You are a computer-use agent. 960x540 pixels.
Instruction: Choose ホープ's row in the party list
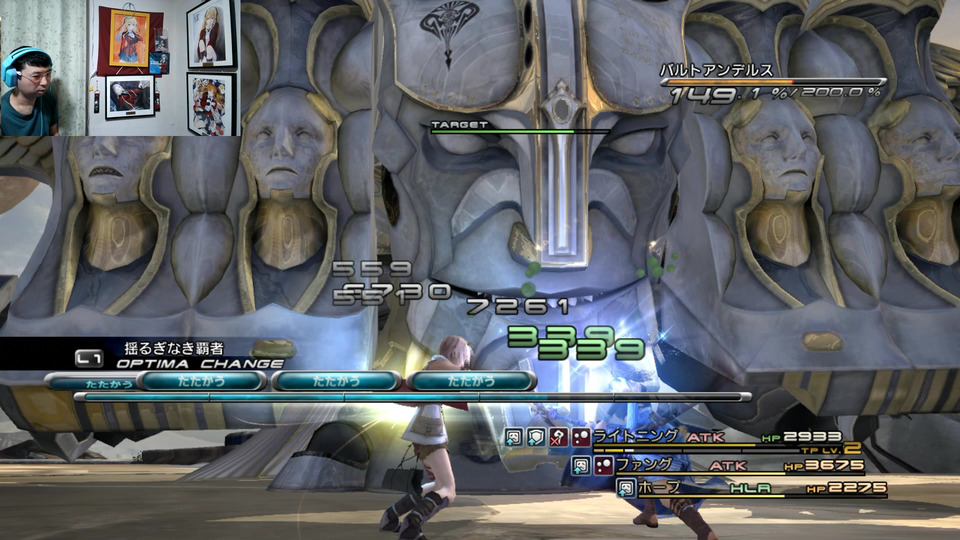pyautogui.click(x=662, y=488)
